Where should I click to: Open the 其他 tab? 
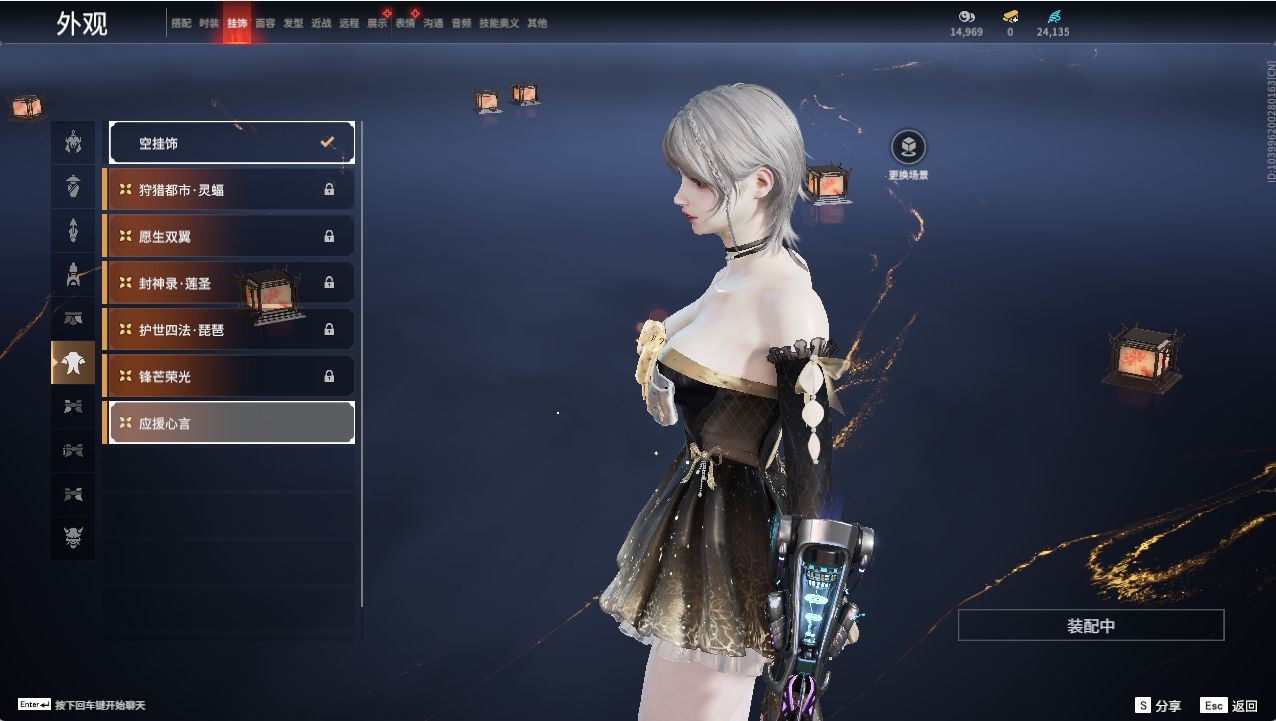[x=537, y=23]
